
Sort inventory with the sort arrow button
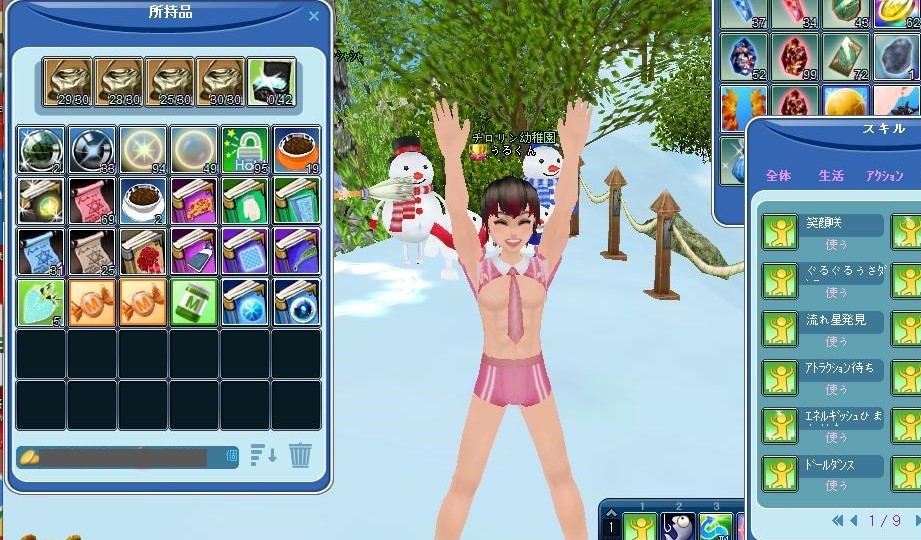(x=263, y=456)
